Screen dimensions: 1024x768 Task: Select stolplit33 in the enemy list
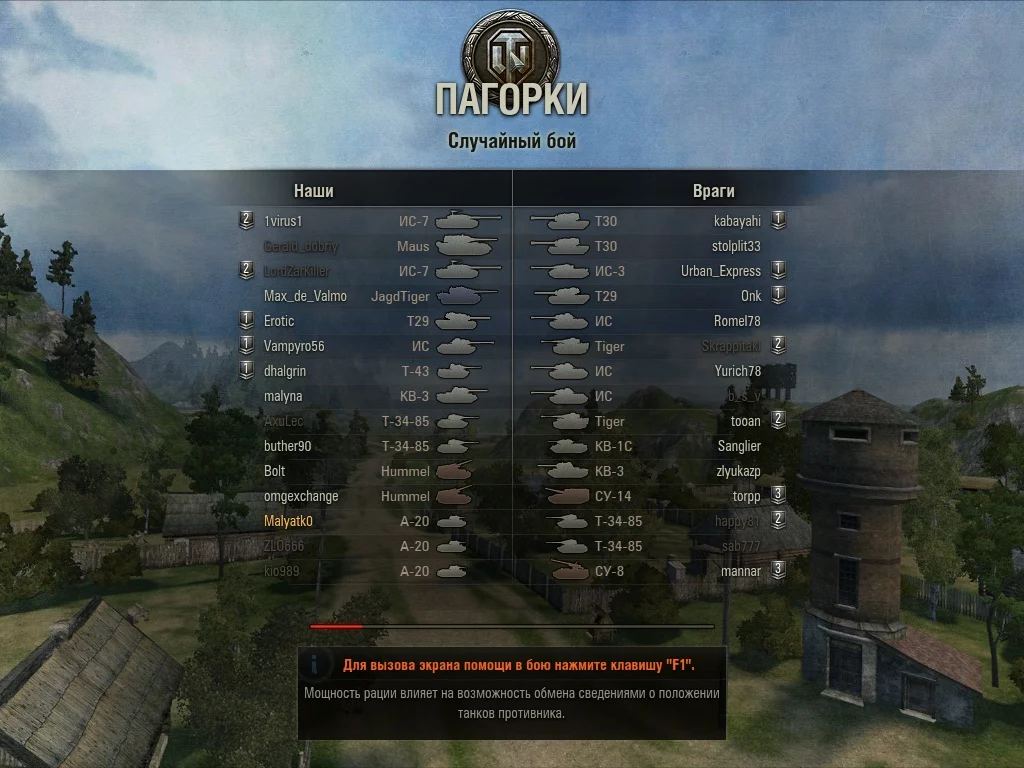[x=736, y=246]
